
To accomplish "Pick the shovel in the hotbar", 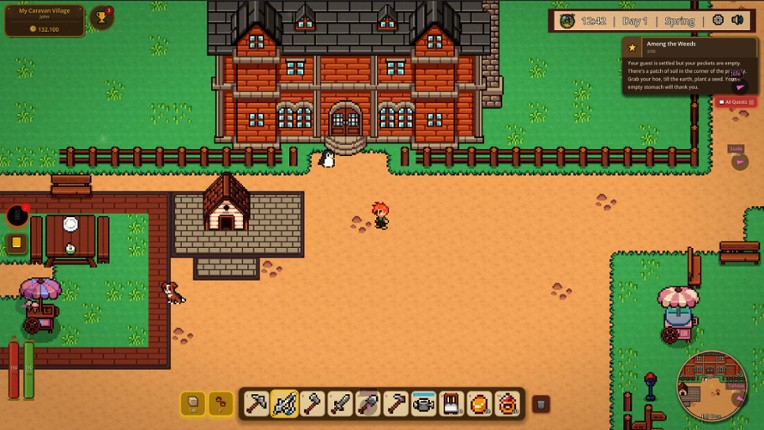I will pos(369,404).
